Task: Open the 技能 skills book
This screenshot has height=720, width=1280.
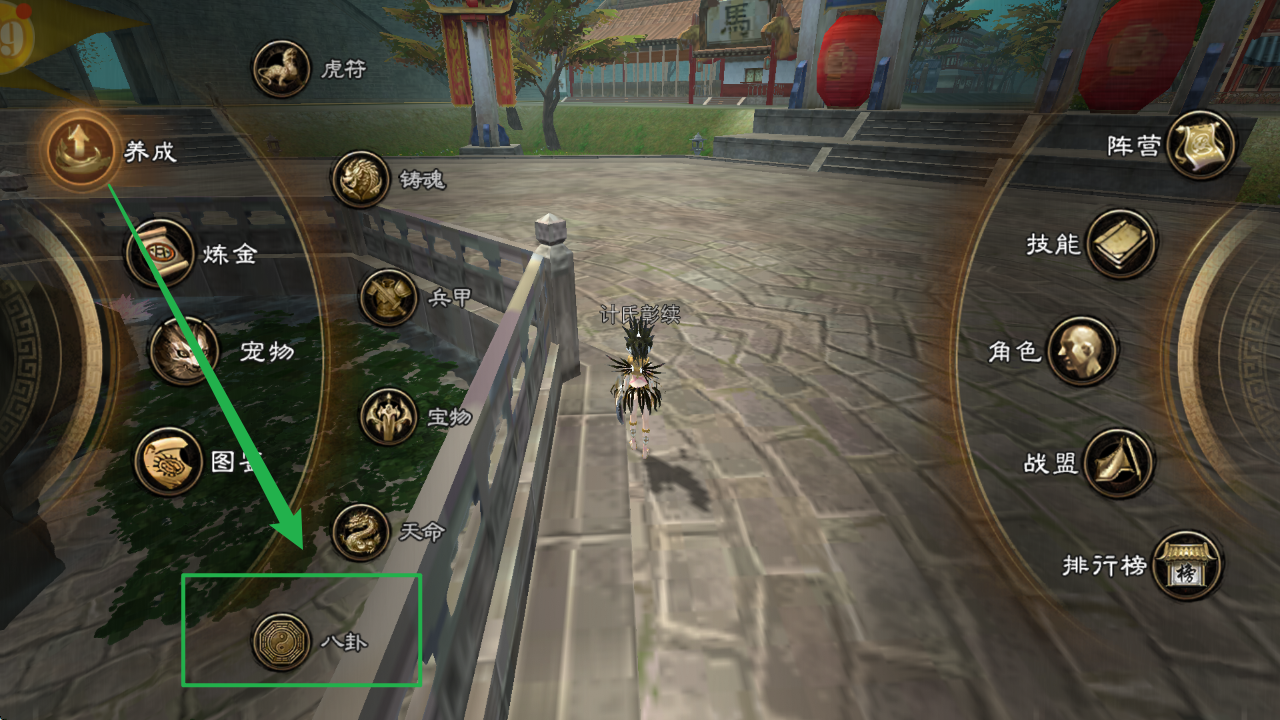Action: coord(1121,244)
